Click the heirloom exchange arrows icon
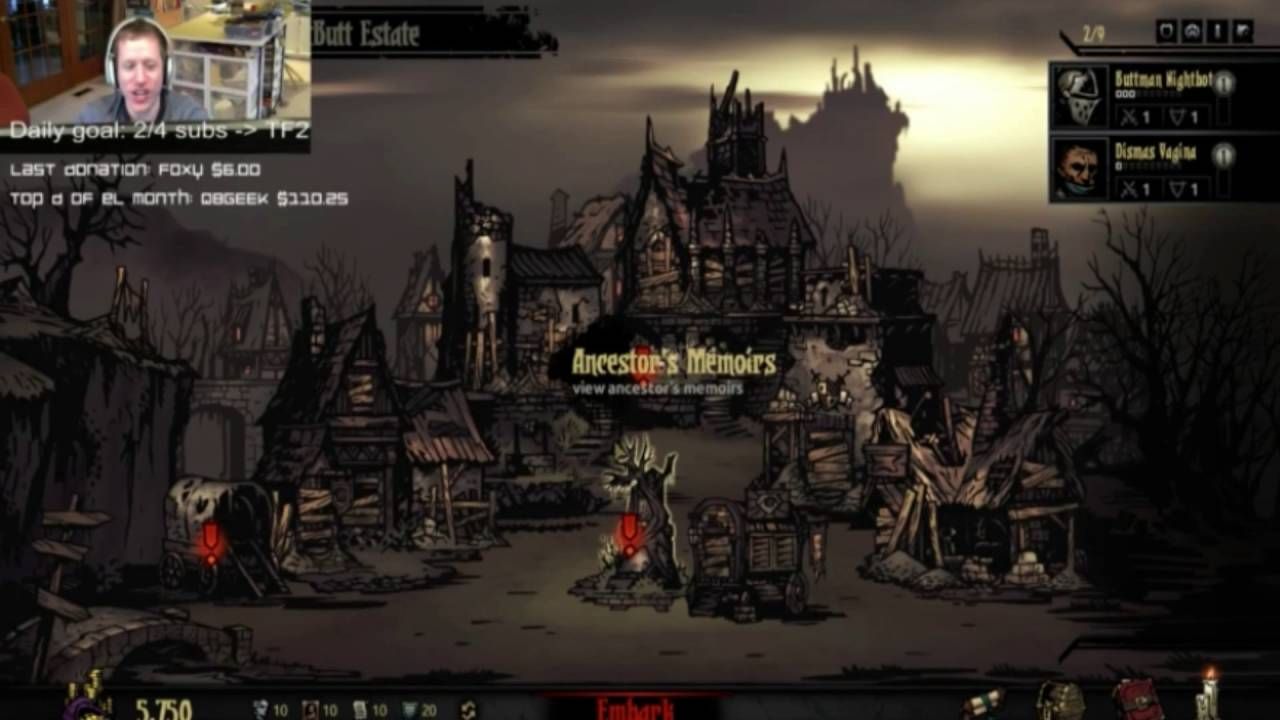This screenshot has height=720, width=1280. point(468,710)
